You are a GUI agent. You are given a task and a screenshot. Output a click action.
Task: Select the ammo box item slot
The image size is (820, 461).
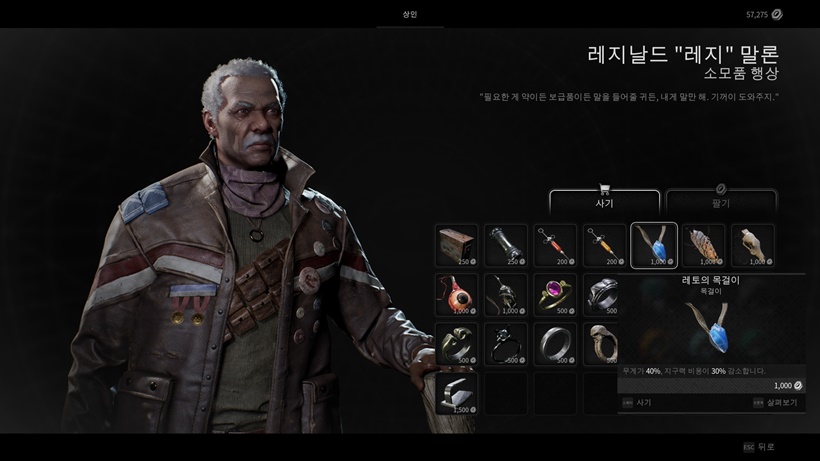point(456,246)
